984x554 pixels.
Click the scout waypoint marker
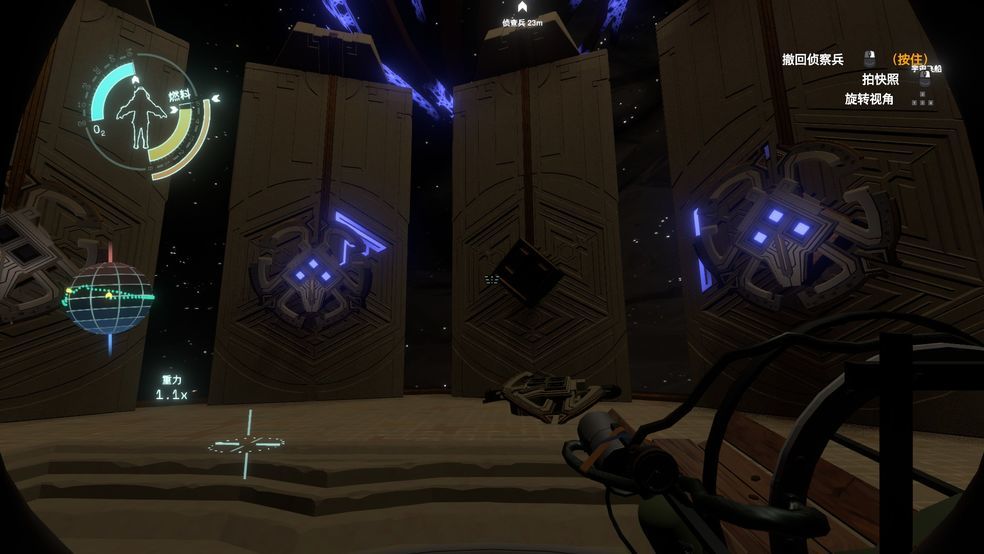point(521,8)
